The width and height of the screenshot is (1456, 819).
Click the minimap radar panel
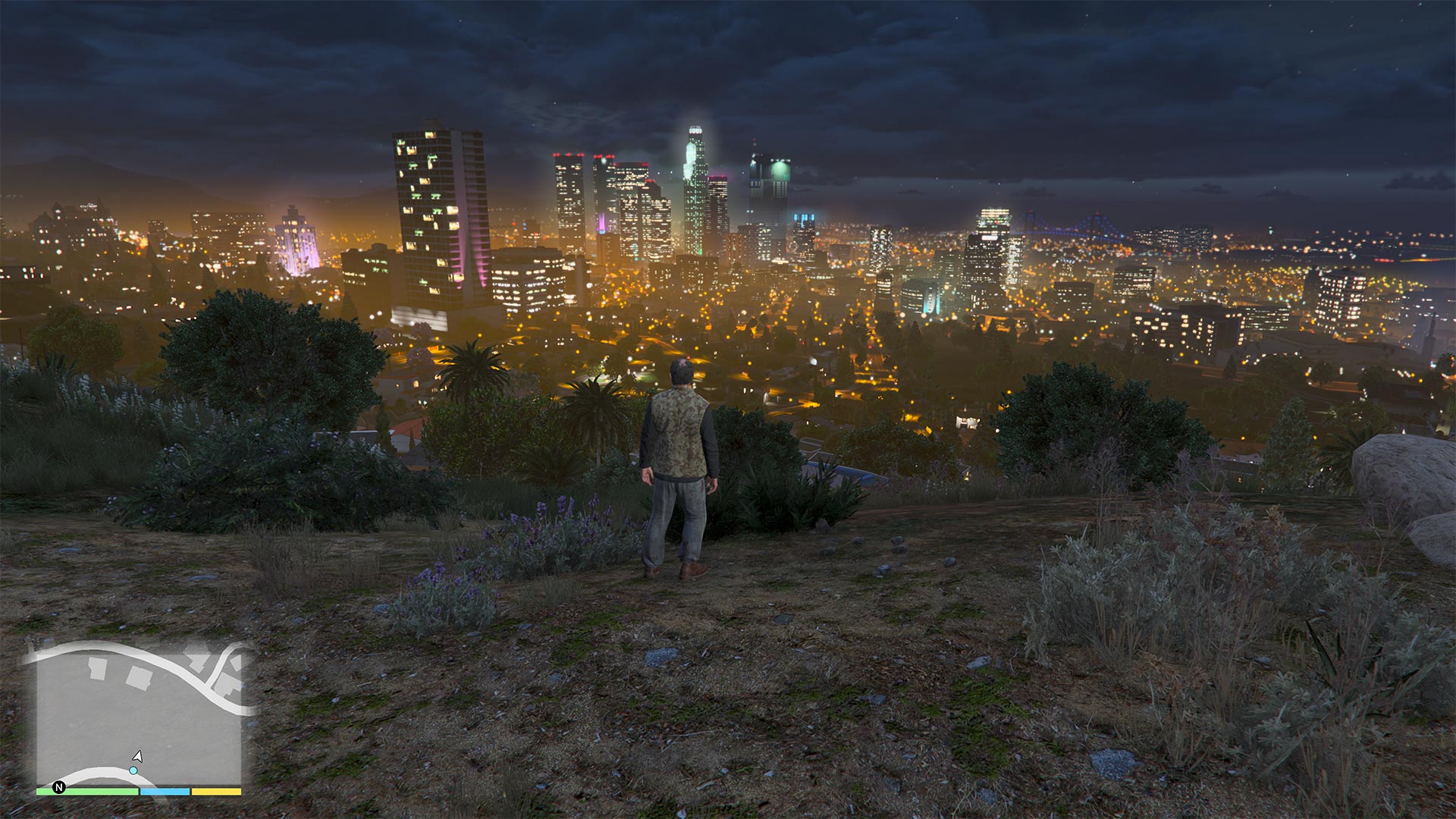pyautogui.click(x=139, y=713)
